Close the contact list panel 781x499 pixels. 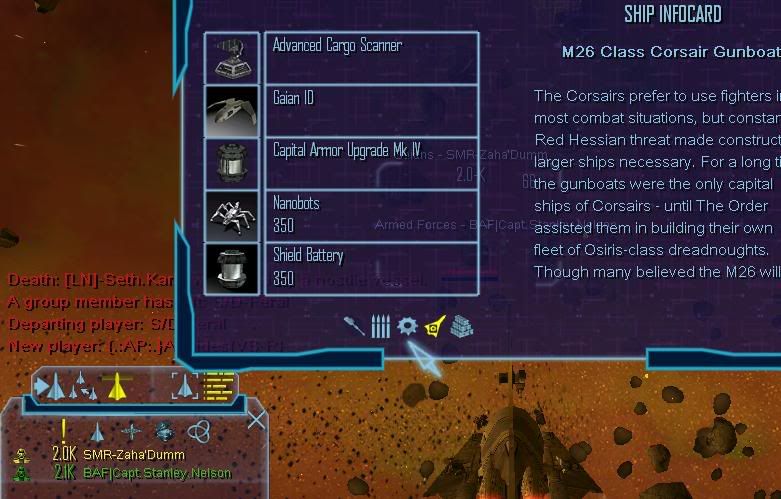(x=256, y=419)
